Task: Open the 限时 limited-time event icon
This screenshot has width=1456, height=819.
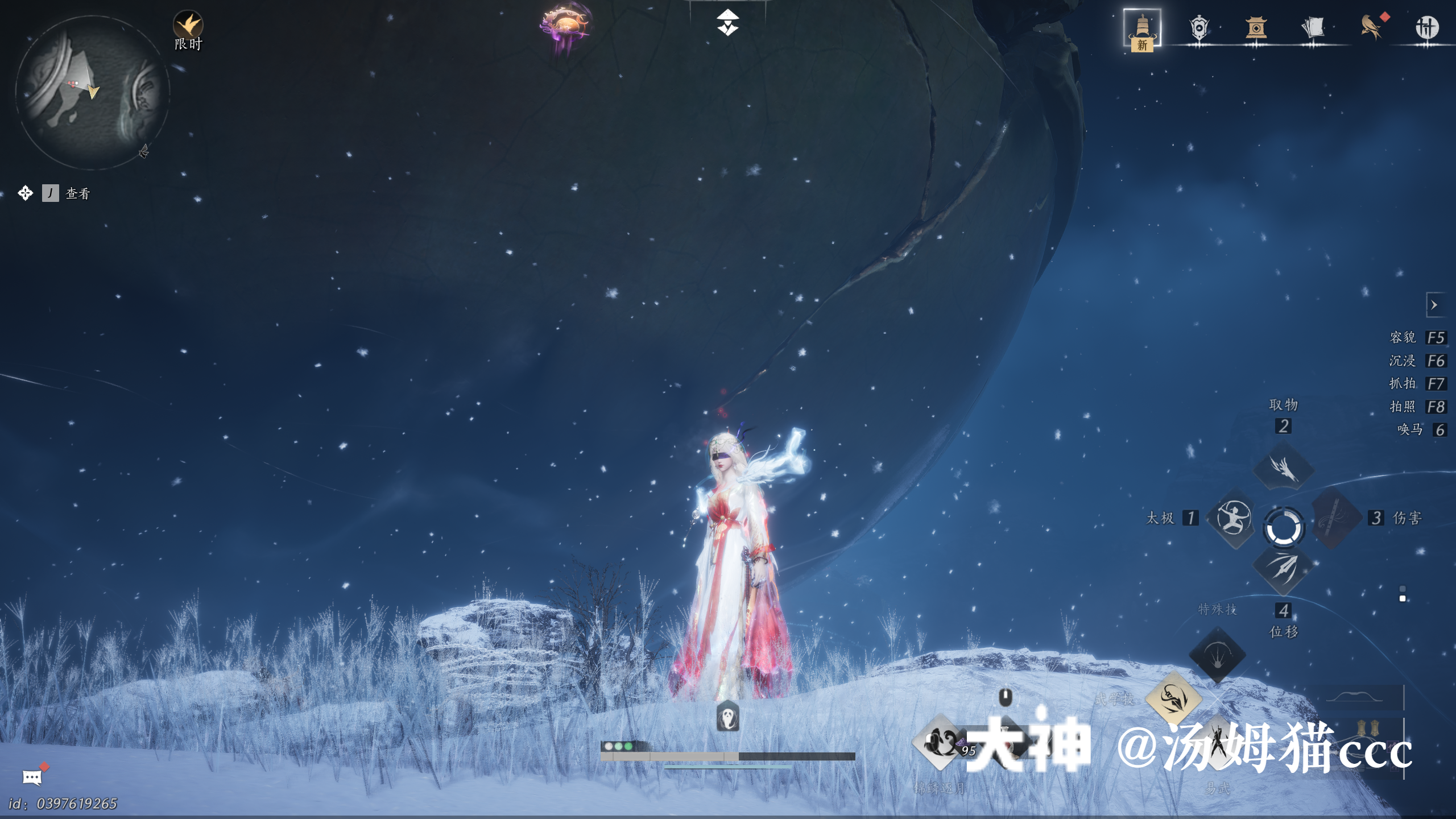Action: coord(188,26)
